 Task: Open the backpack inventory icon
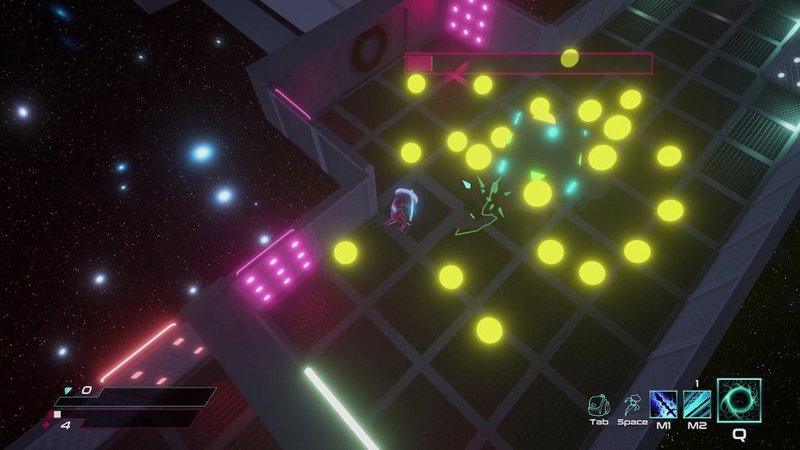[599, 403]
